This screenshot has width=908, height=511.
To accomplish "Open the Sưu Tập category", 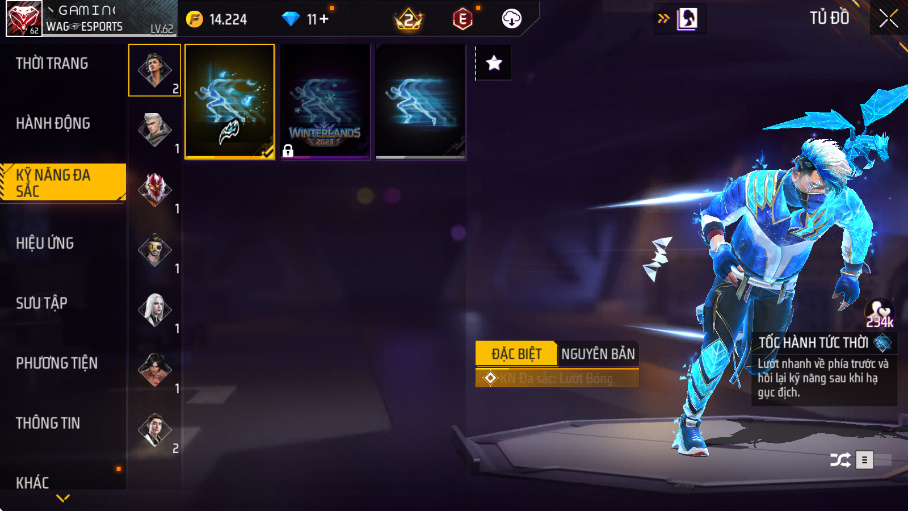I will 42,303.
